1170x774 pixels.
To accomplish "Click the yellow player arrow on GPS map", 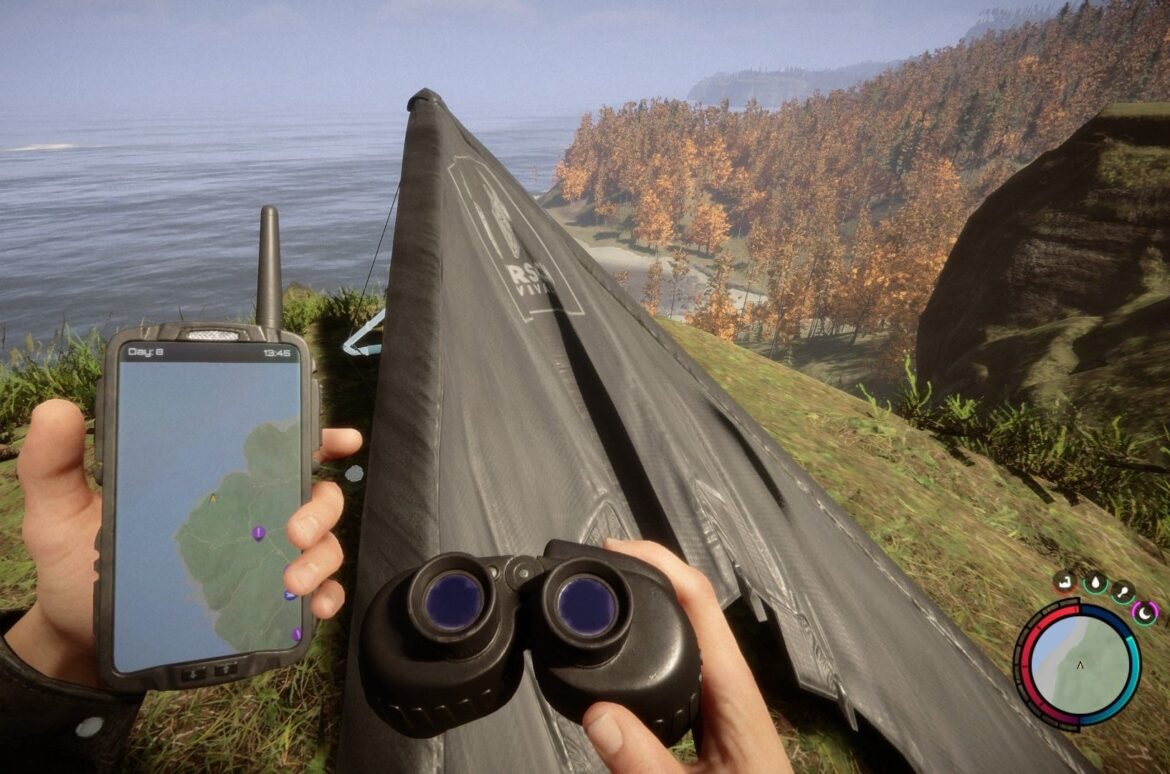I will pyautogui.click(x=212, y=496).
